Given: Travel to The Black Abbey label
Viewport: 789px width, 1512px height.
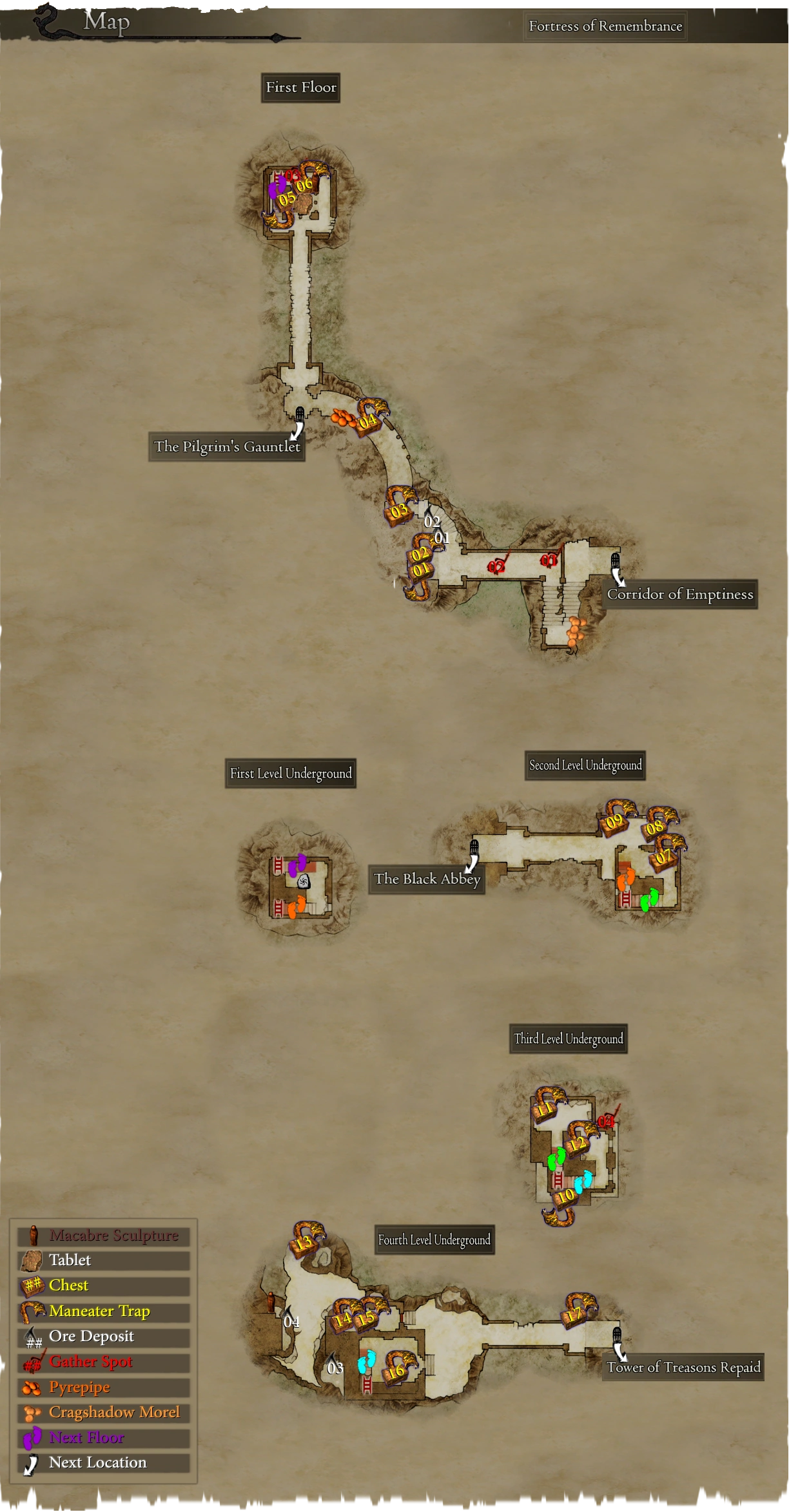Looking at the screenshot, I should point(427,879).
